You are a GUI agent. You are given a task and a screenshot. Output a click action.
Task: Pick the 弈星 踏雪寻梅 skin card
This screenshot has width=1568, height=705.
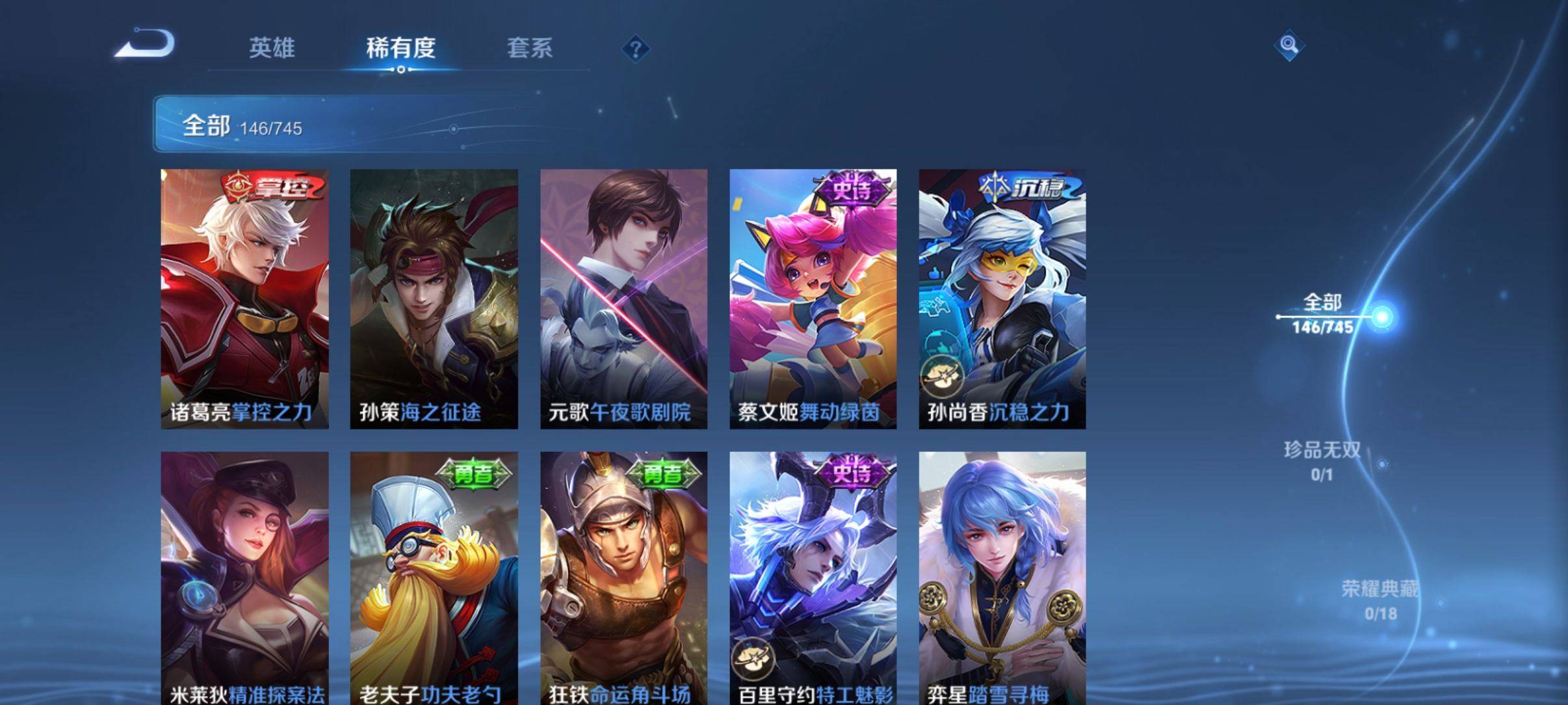(x=1002, y=578)
